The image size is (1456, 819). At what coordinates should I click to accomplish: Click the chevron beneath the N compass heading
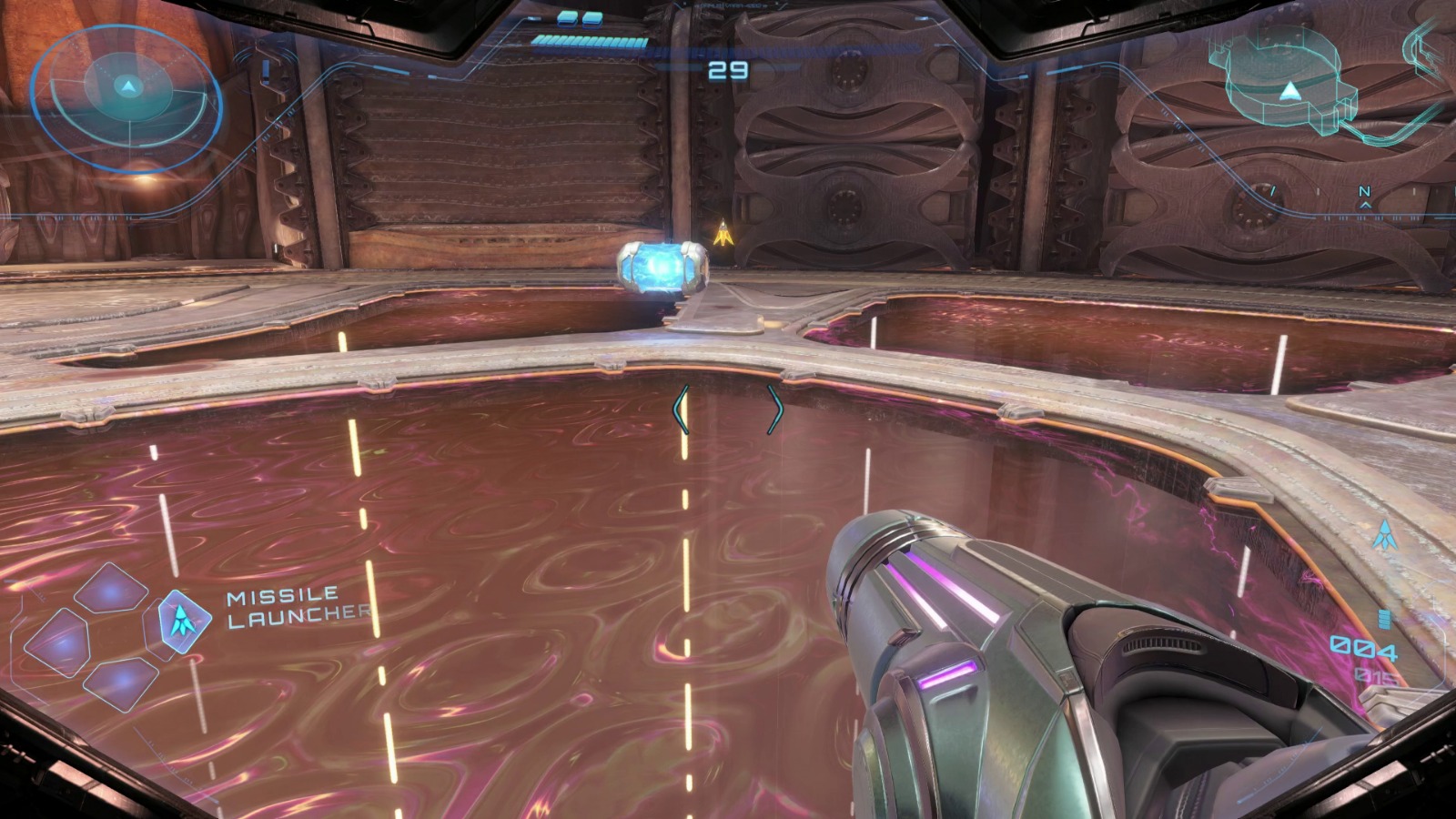(1365, 206)
